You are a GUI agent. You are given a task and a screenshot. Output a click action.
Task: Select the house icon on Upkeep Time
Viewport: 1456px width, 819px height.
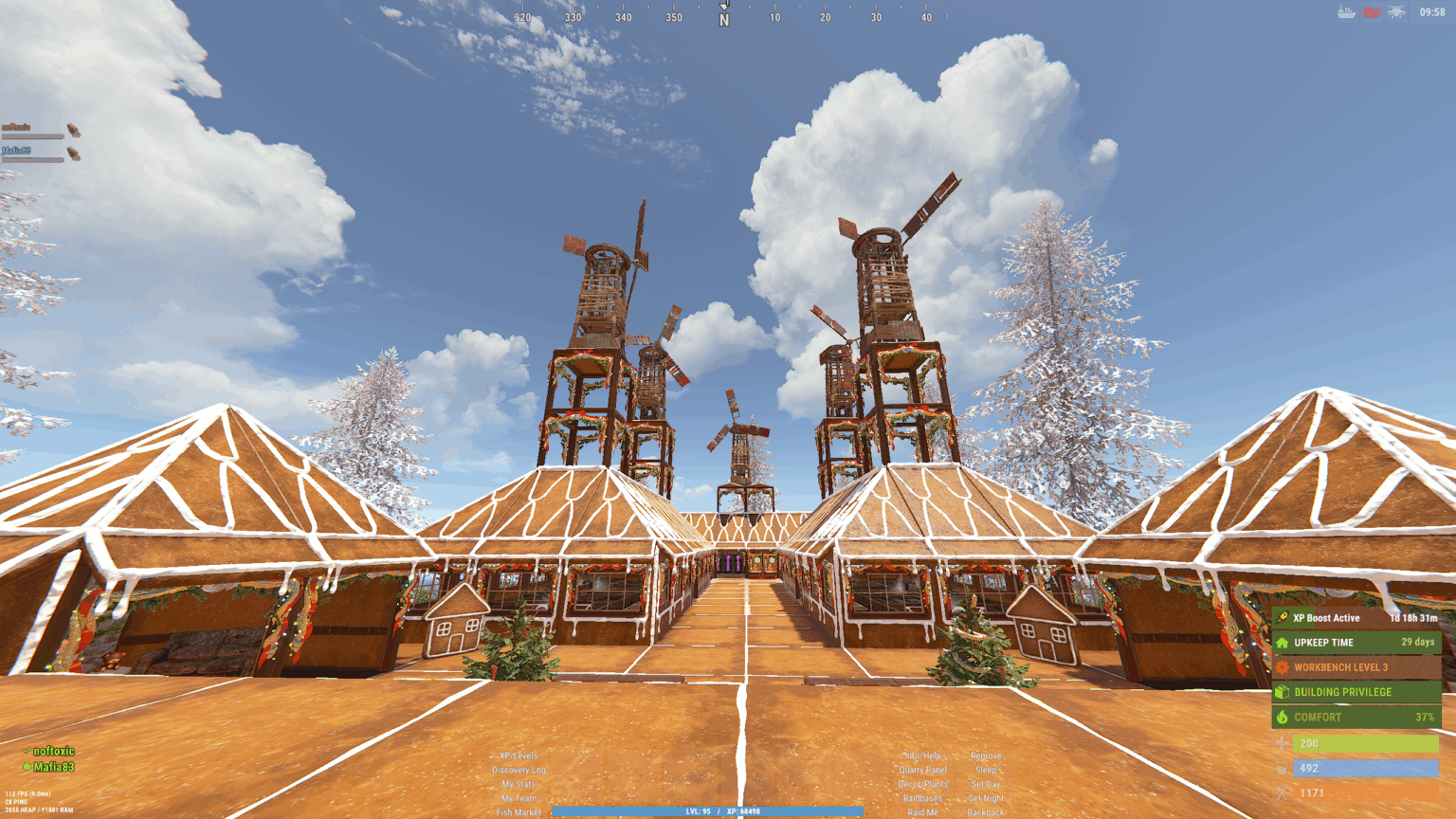(1283, 643)
